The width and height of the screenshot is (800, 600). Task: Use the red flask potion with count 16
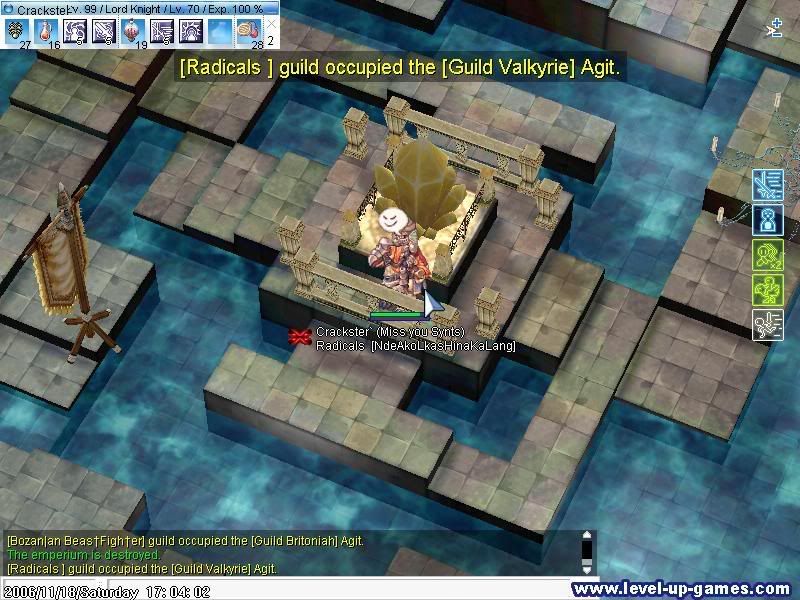[46, 31]
